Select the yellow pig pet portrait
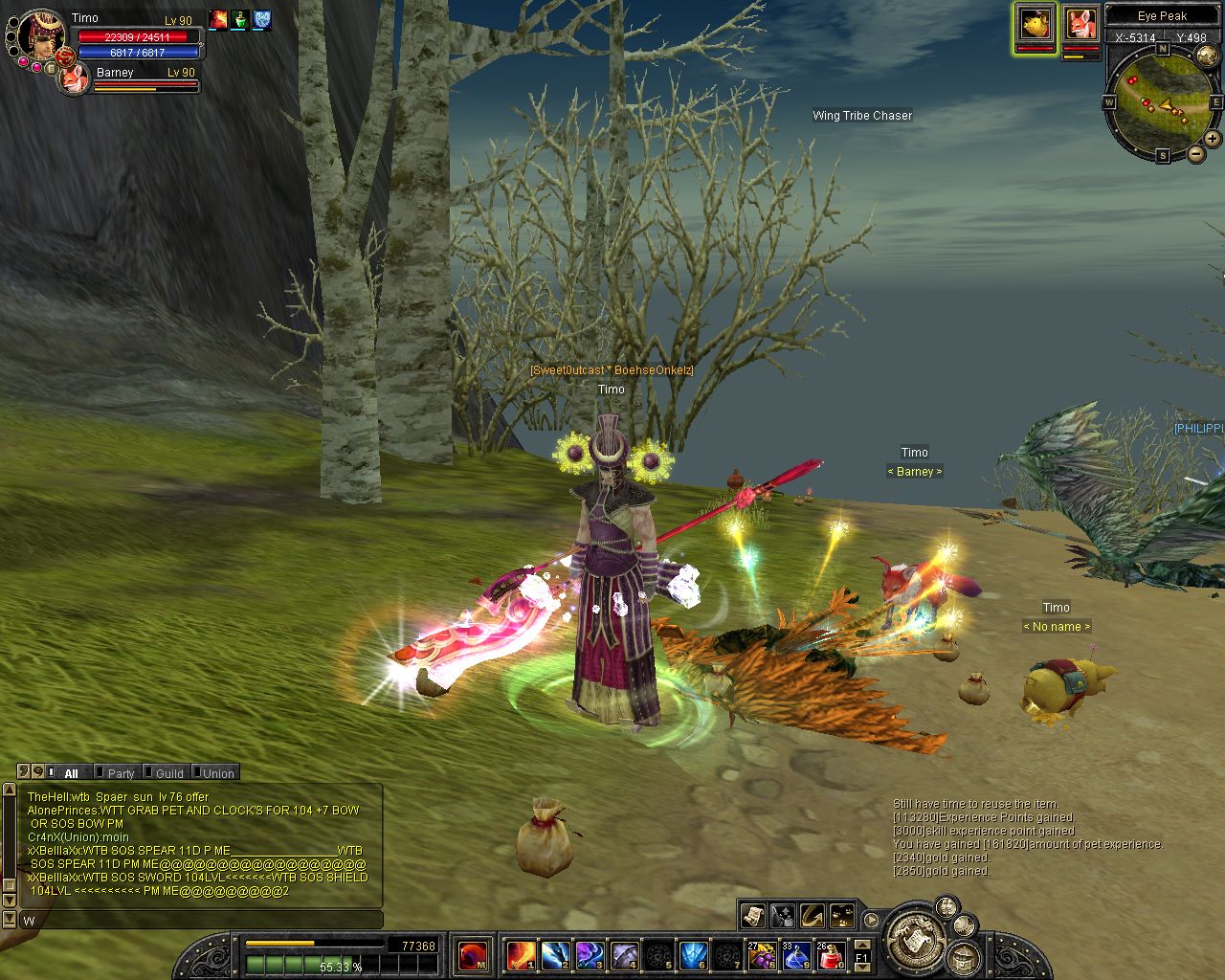This screenshot has width=1225, height=980. [x=1035, y=23]
